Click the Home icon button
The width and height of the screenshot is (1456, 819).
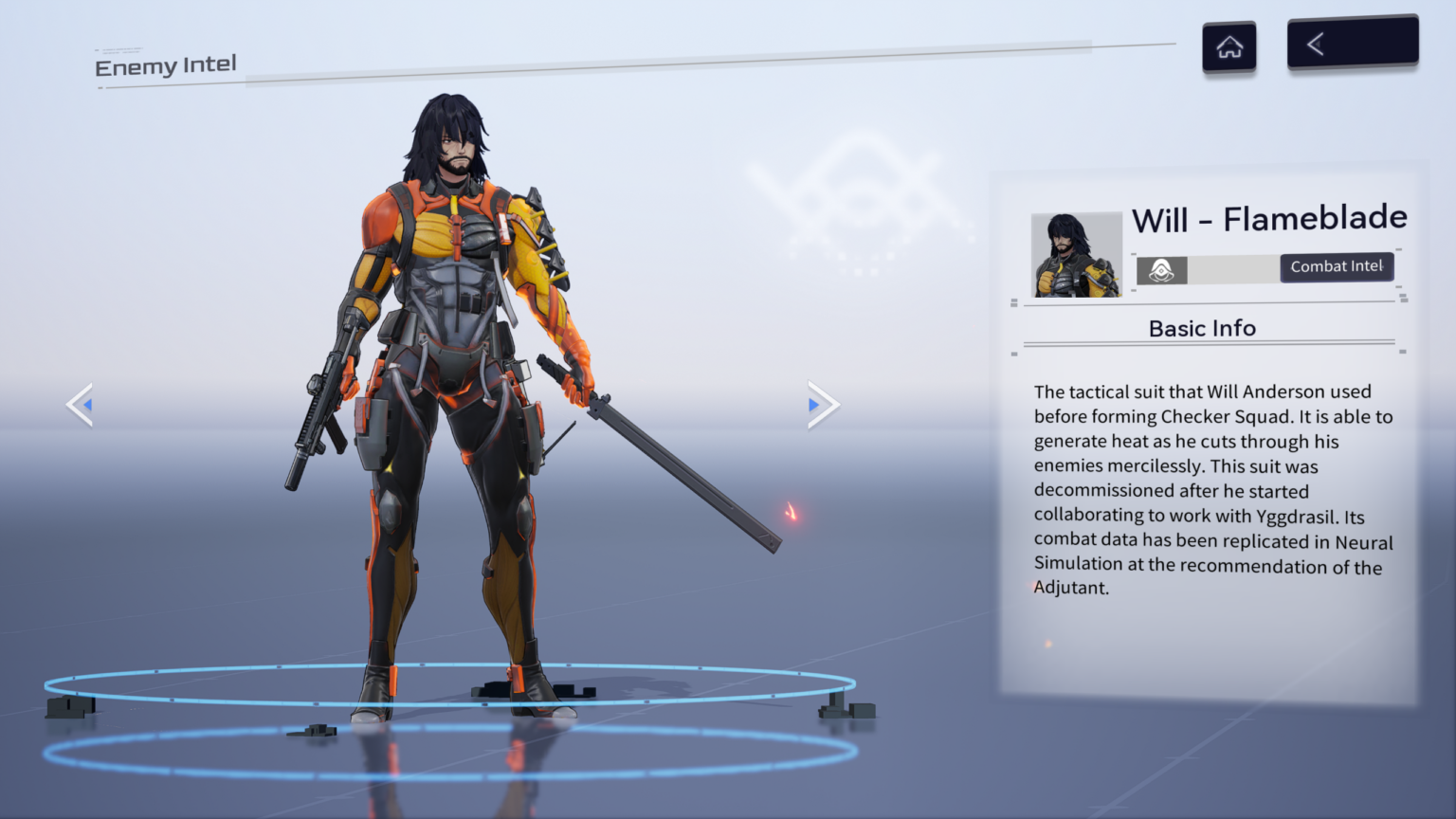click(x=1229, y=46)
